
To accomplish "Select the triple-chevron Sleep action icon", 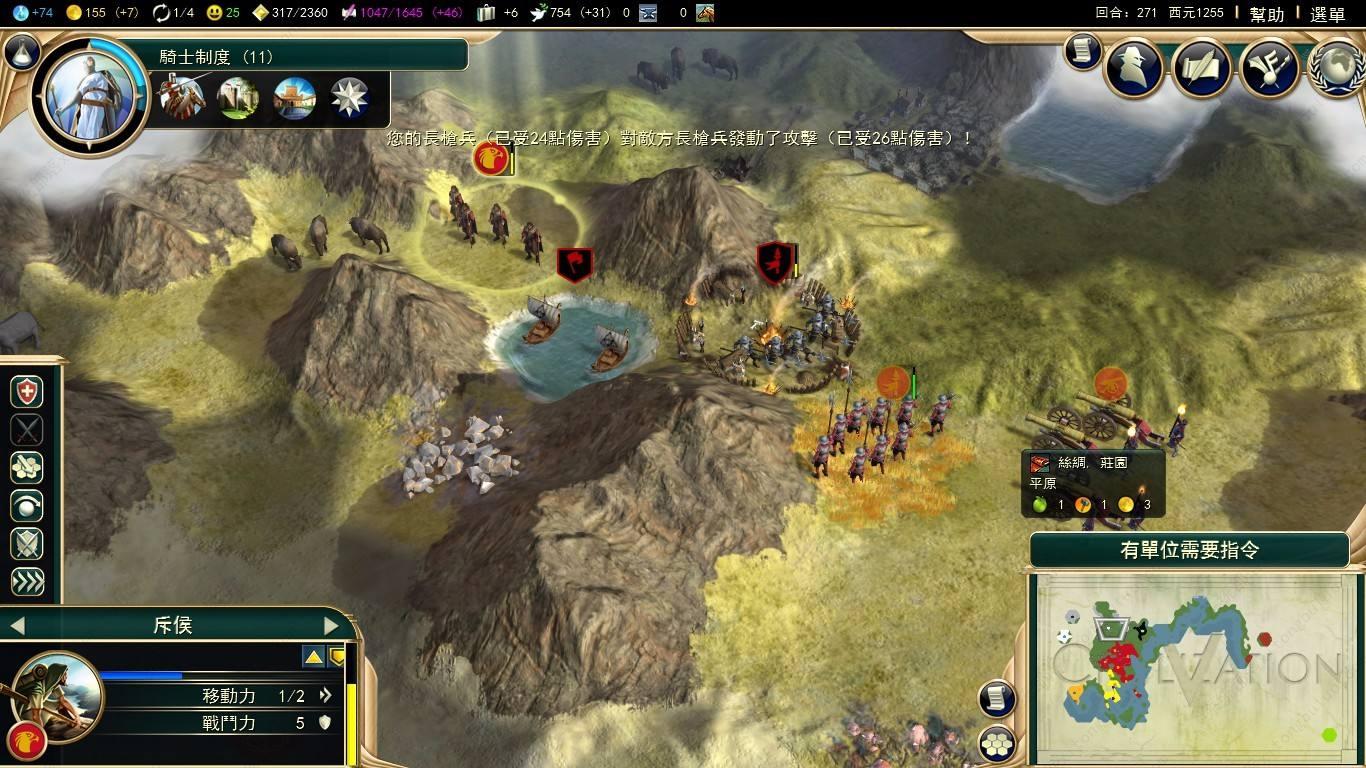I will click(x=25, y=580).
